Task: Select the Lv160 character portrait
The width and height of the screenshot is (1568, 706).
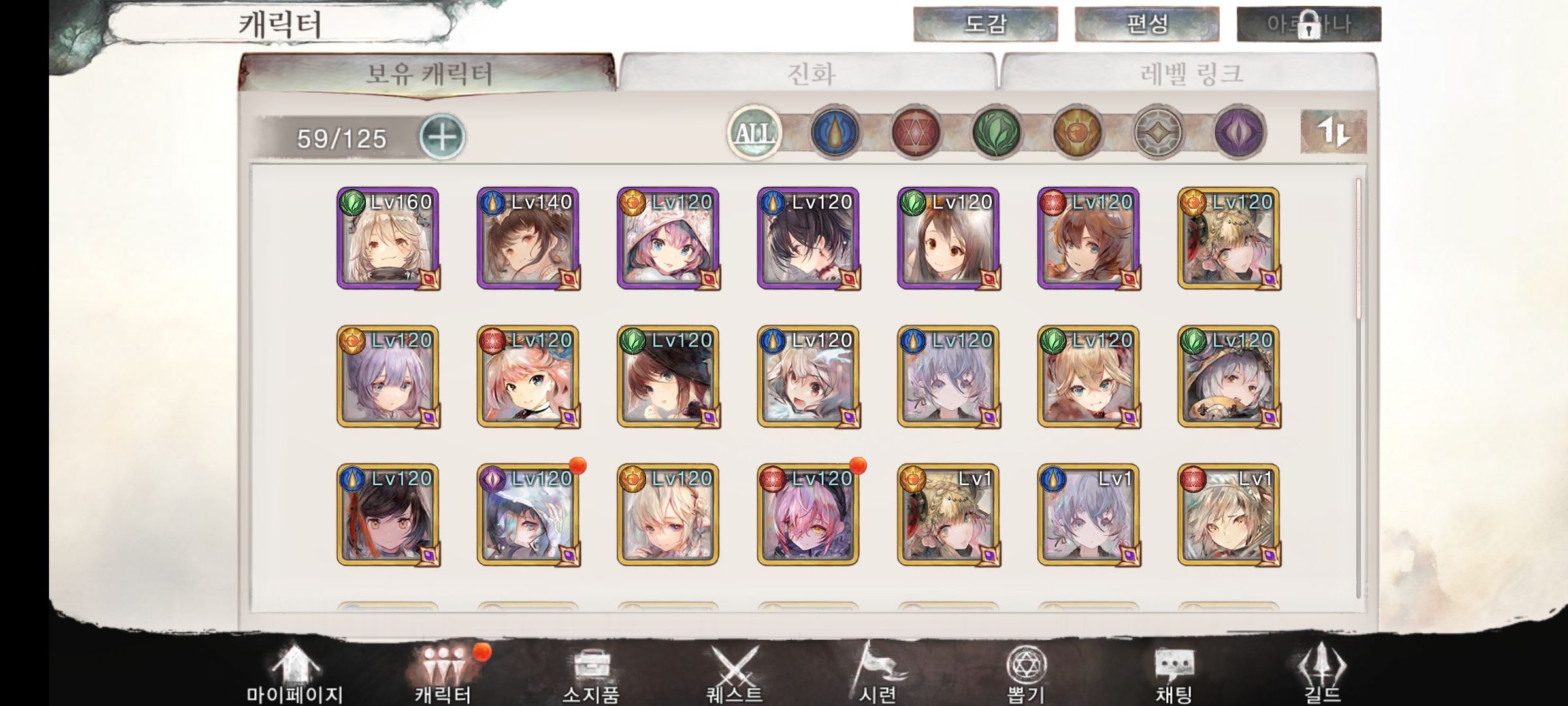Action: (x=388, y=239)
